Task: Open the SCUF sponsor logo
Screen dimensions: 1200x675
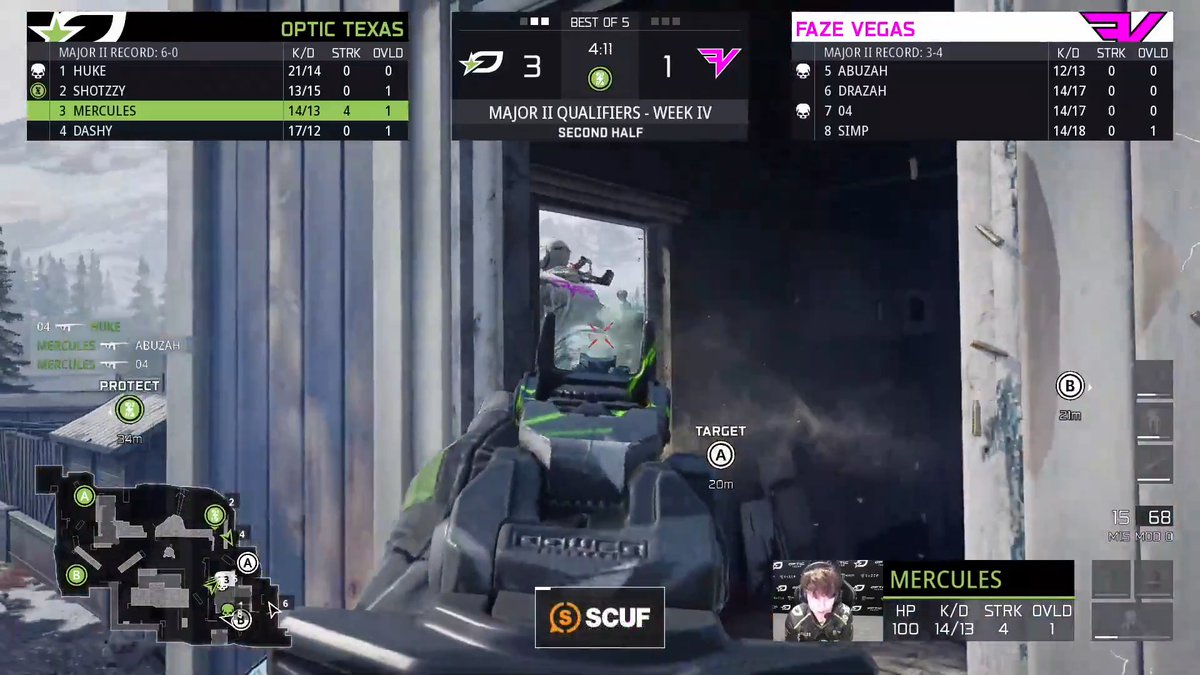Action: click(599, 617)
